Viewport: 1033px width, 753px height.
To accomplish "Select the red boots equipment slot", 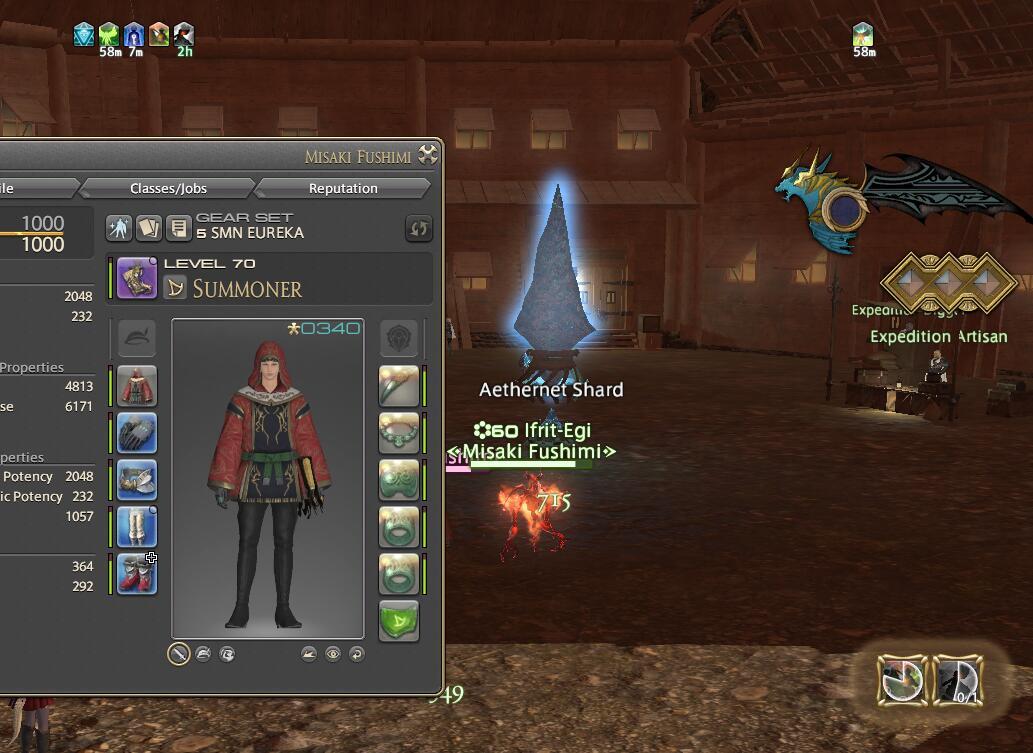I will [x=137, y=574].
